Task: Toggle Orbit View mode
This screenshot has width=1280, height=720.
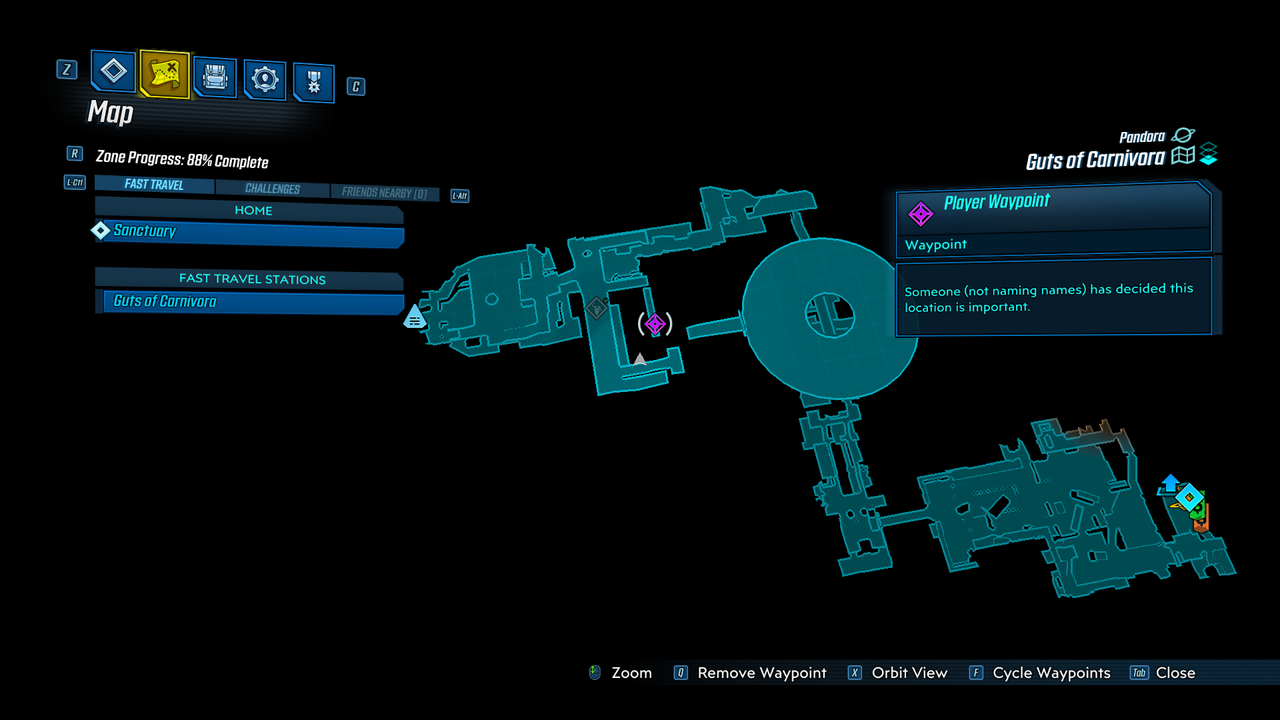Action: coord(909,673)
